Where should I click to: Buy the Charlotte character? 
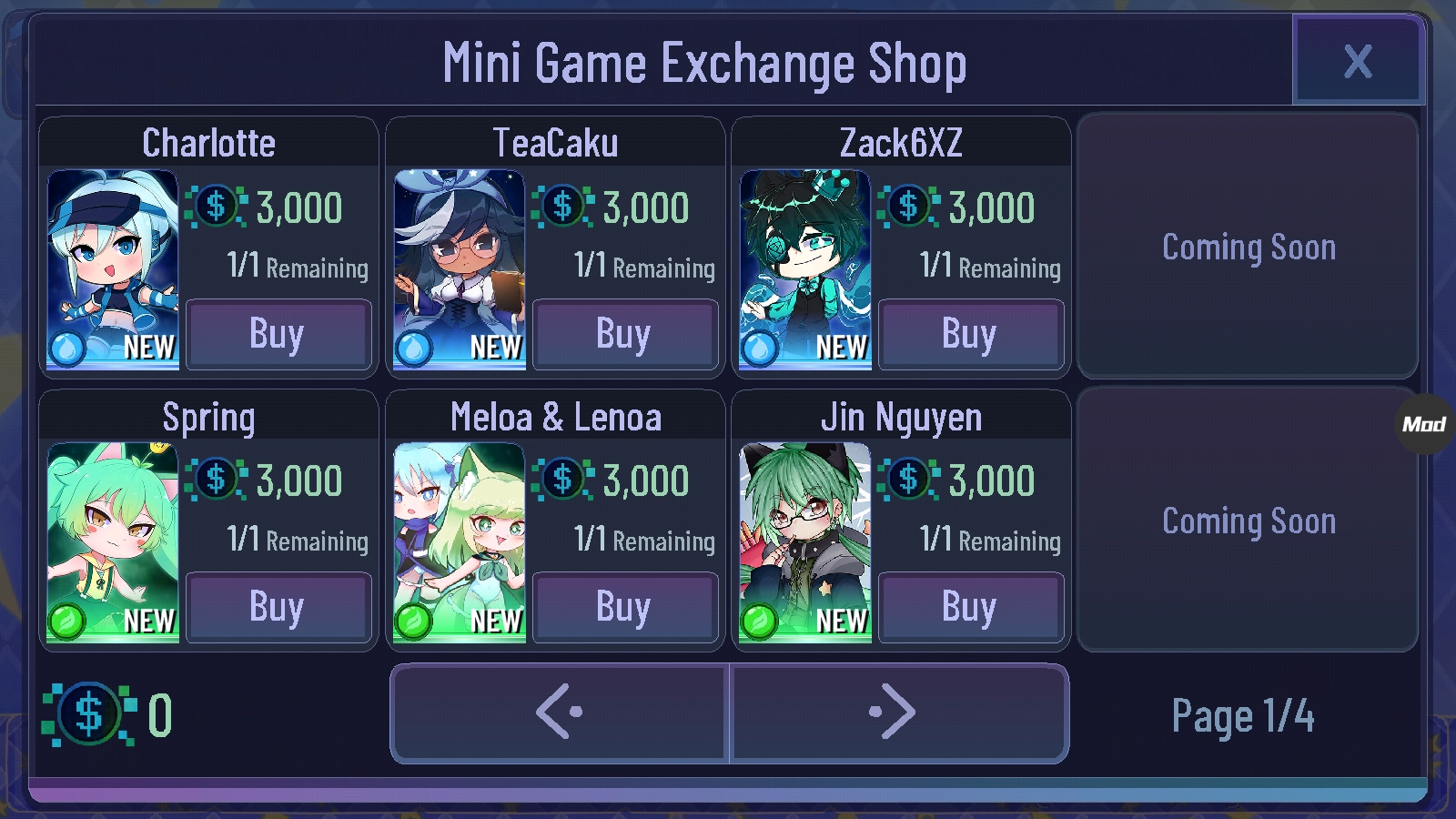pos(278,334)
